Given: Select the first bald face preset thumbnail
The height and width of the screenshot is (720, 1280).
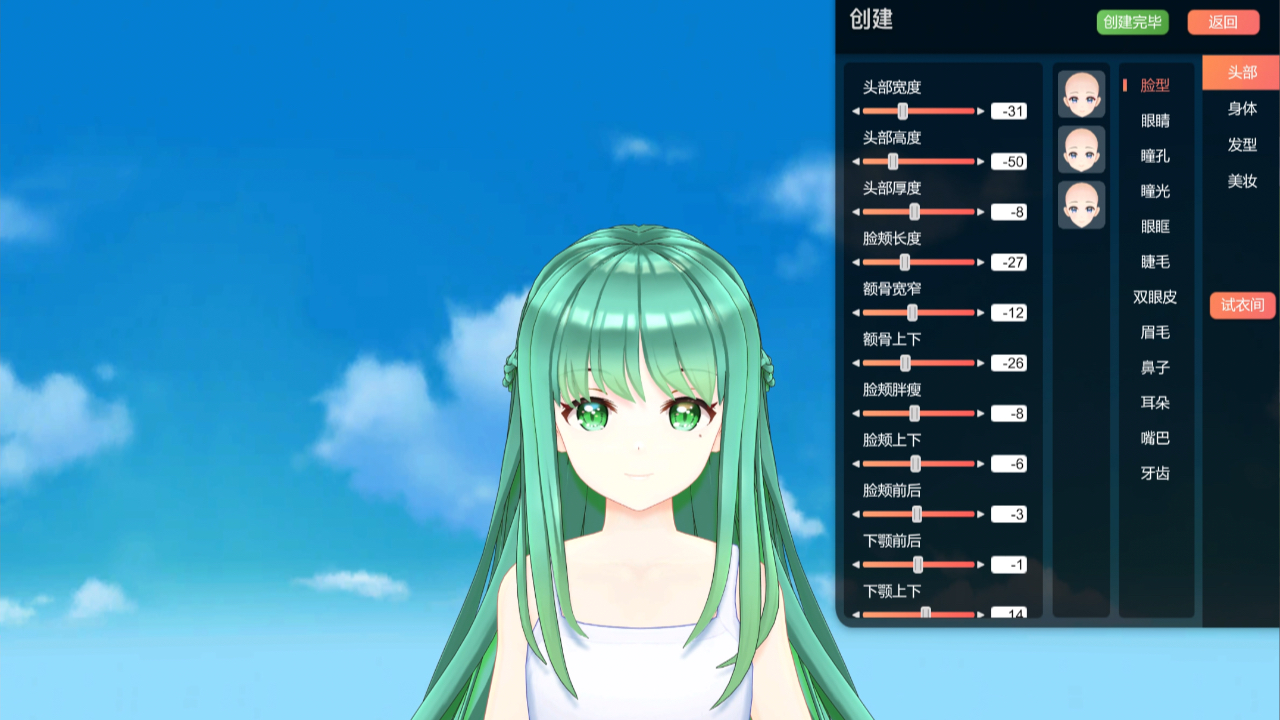Looking at the screenshot, I should pyautogui.click(x=1081, y=91).
